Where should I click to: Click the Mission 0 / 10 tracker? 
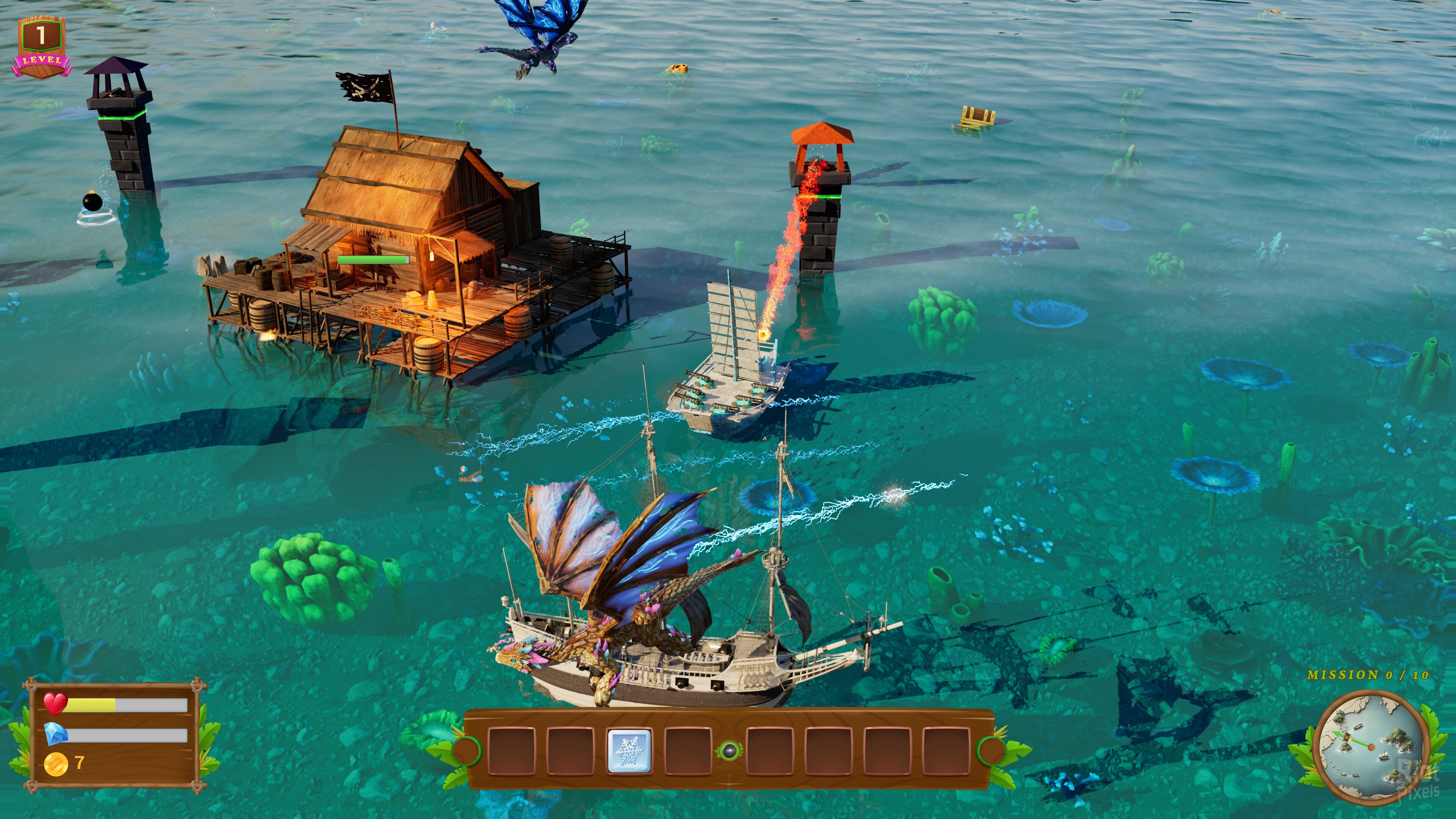click(1367, 675)
